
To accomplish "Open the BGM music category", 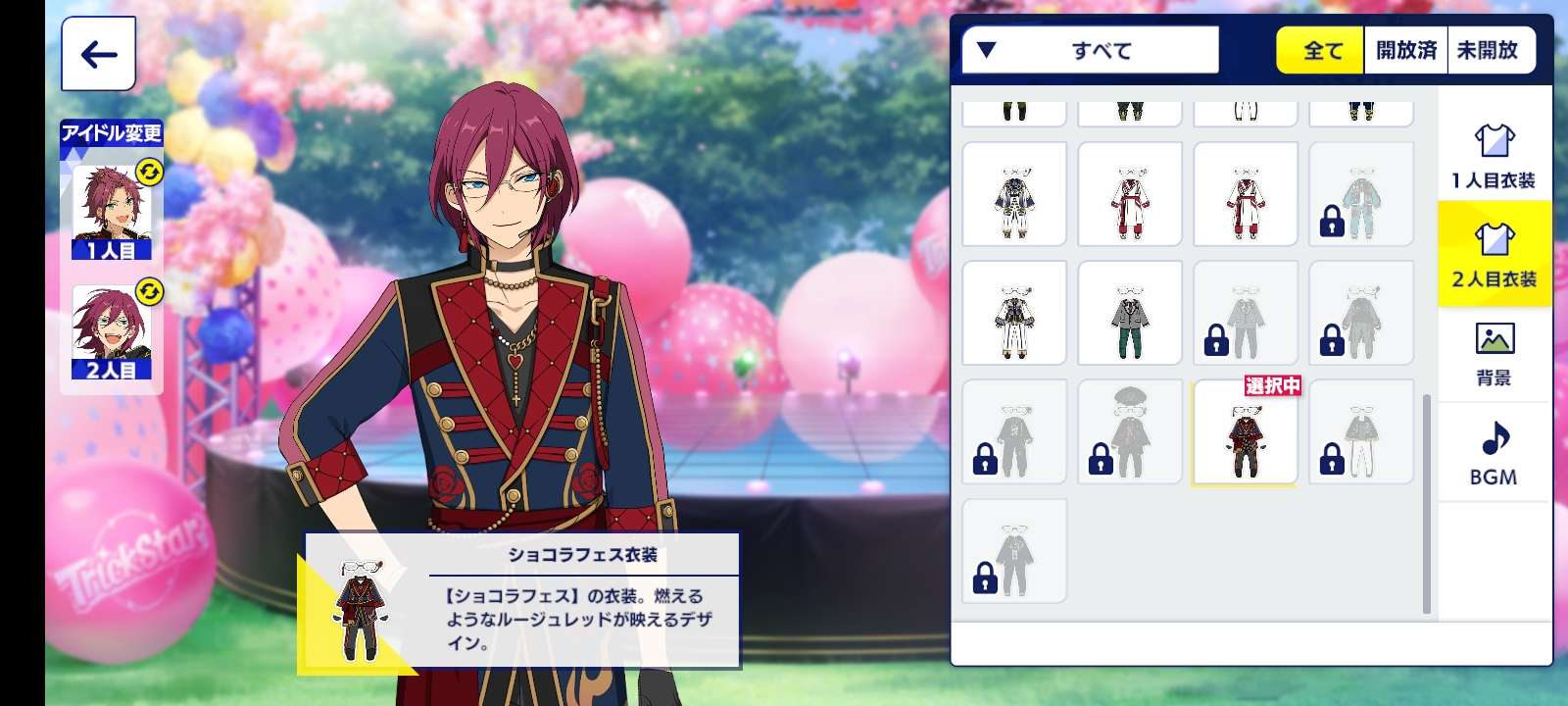I will (1494, 452).
